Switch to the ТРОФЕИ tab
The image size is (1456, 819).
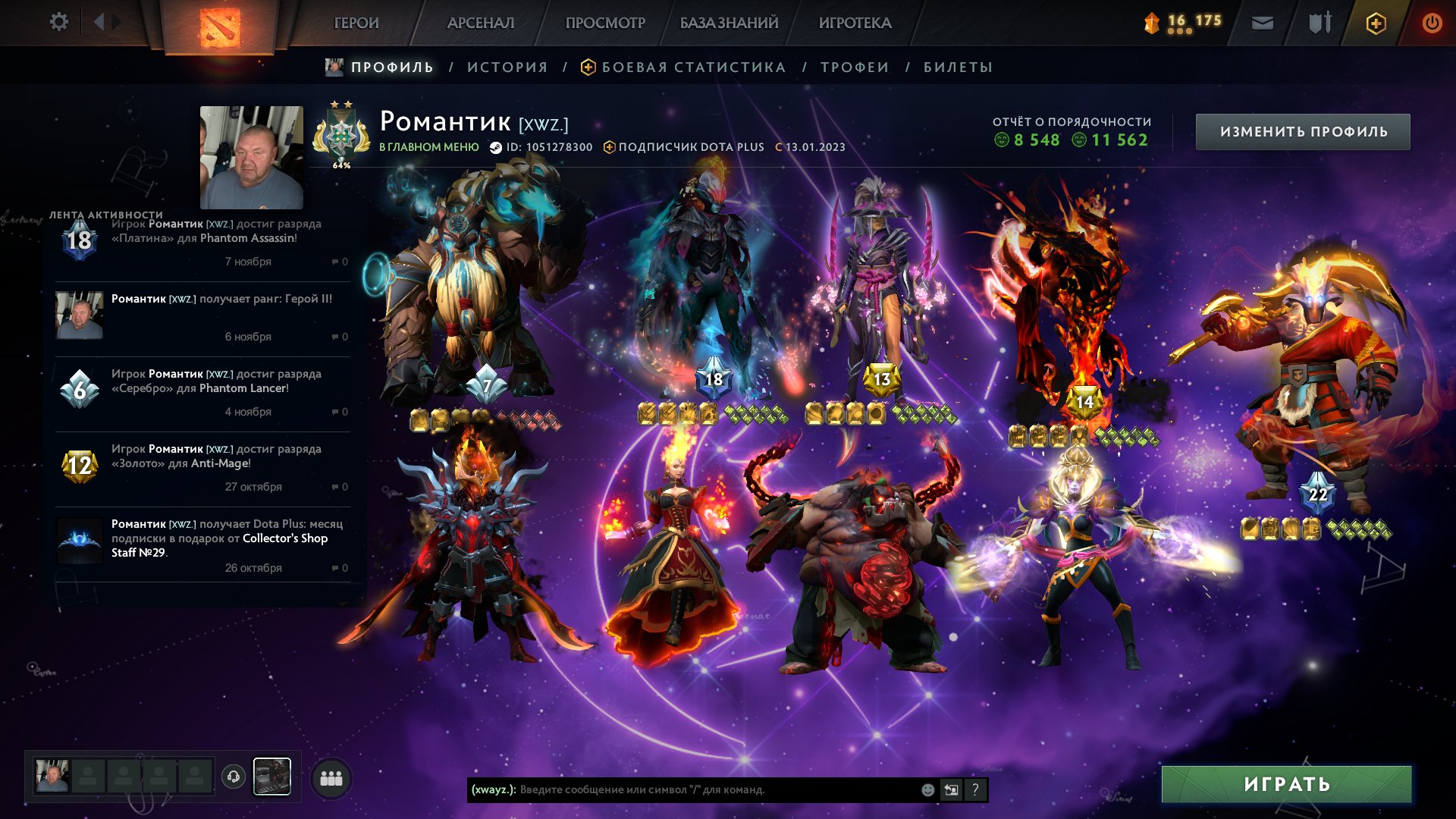852,67
